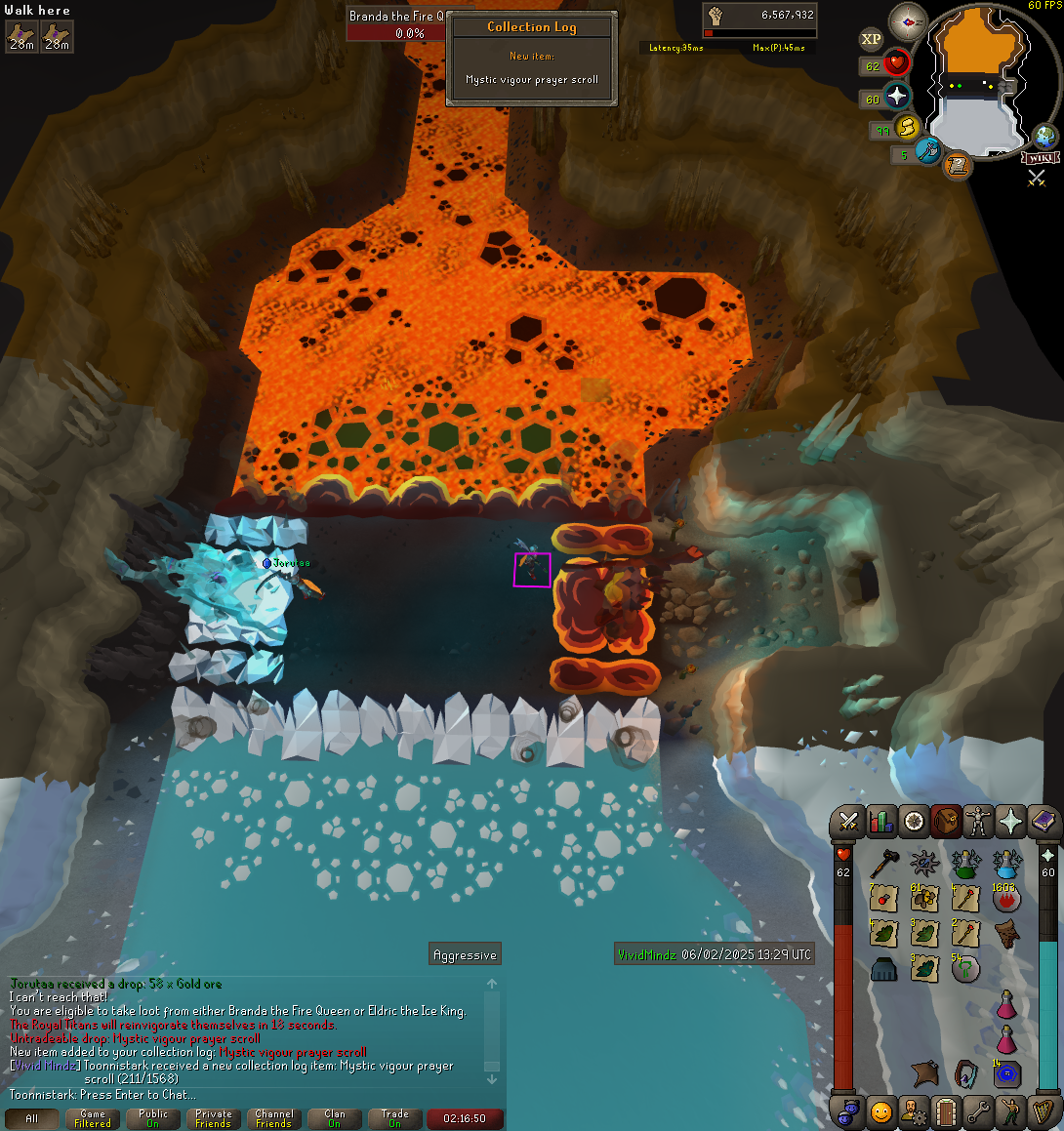Open the world map globe

coord(1044,137)
